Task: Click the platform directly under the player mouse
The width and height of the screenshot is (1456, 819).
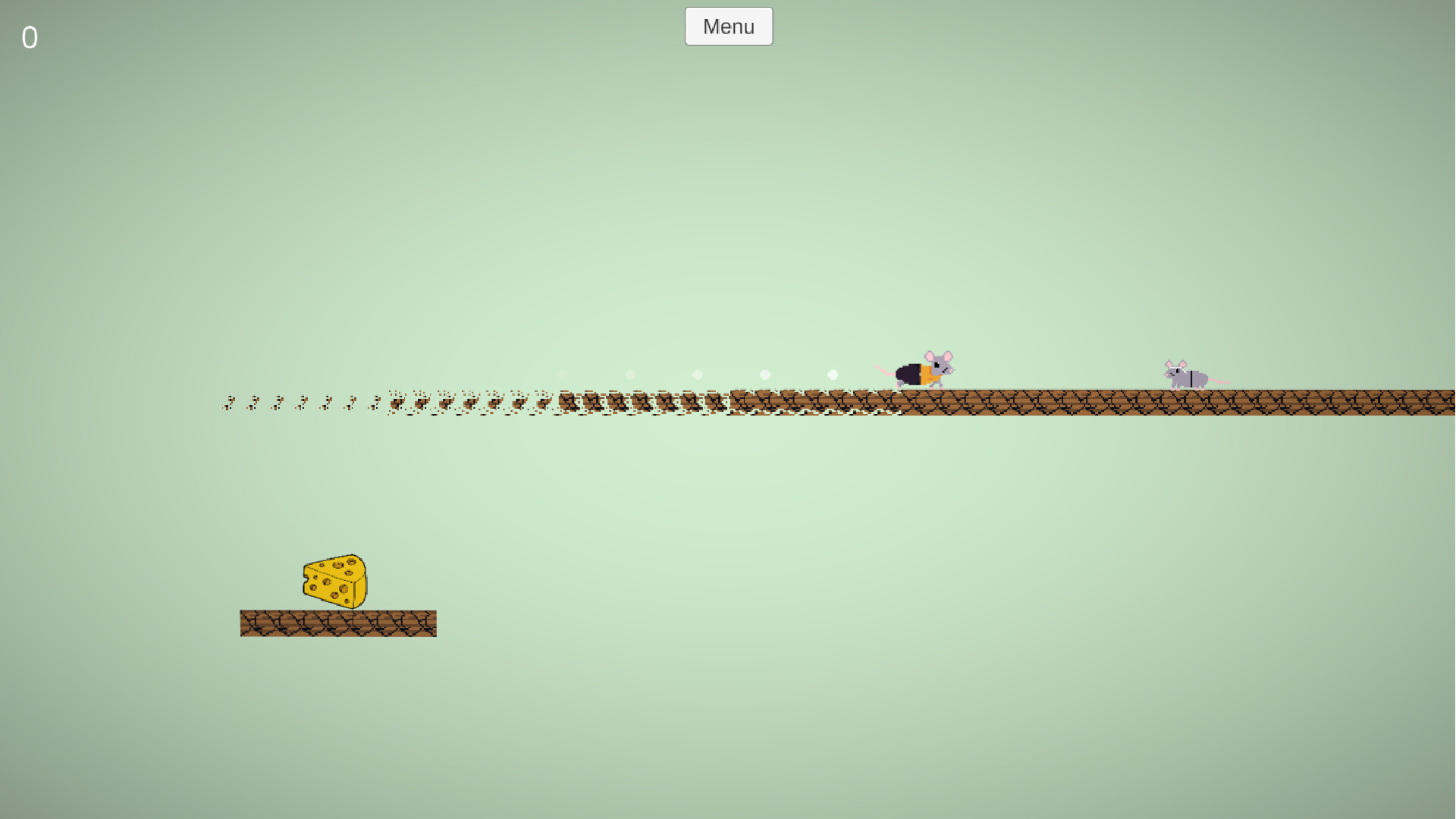Action: pos(921,402)
